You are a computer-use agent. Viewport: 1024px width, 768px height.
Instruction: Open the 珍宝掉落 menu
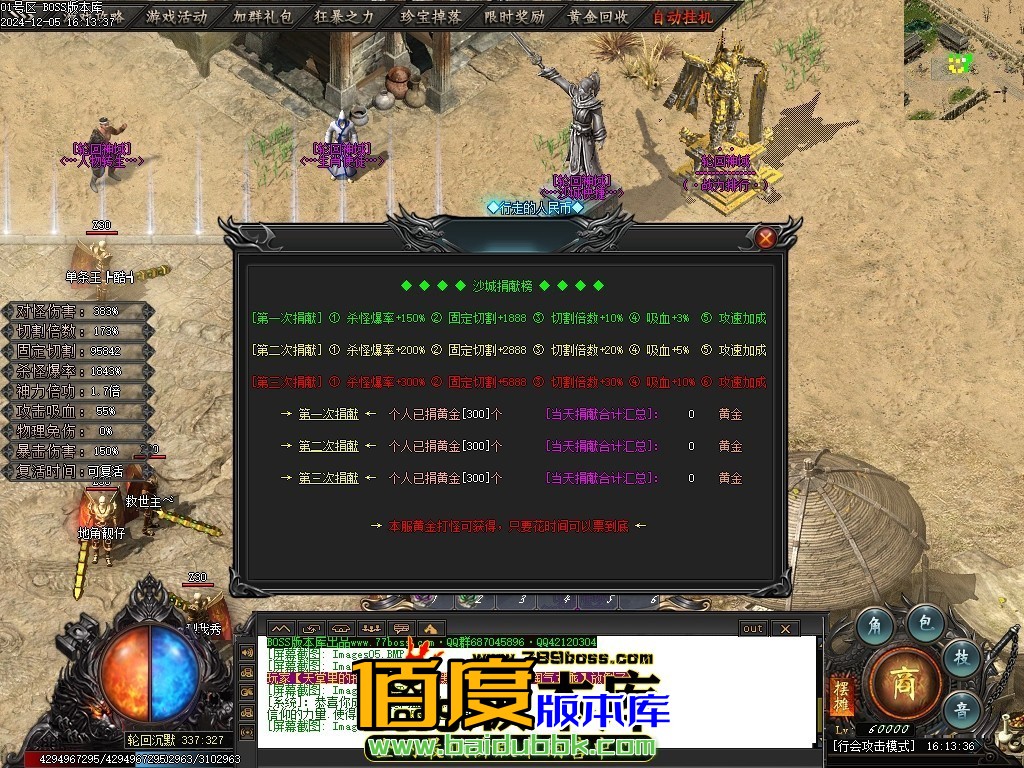[430, 16]
